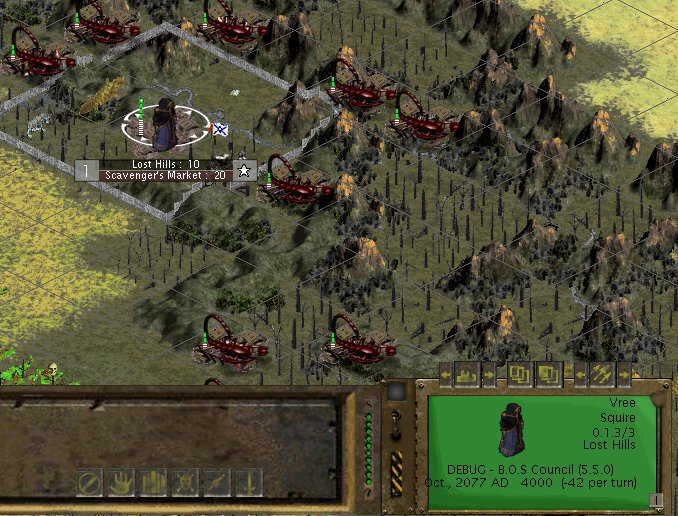The height and width of the screenshot is (516, 678).
Task: Click the gray square button above the switch
Action: pos(396,392)
